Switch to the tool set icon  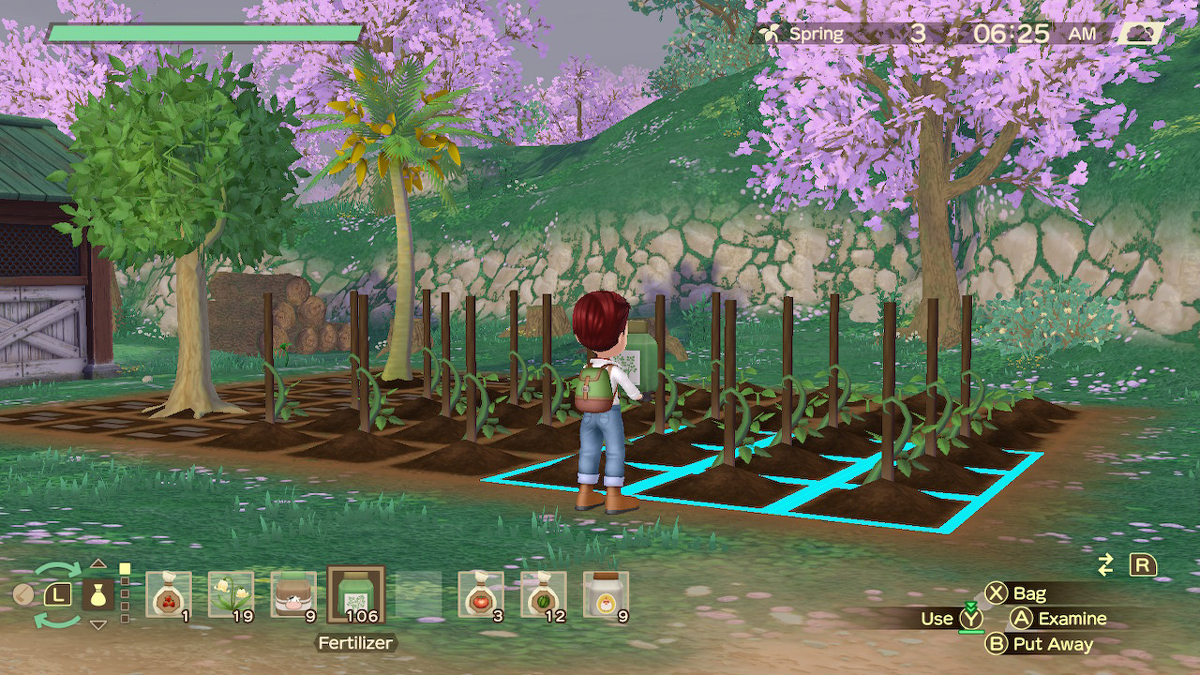(24, 595)
